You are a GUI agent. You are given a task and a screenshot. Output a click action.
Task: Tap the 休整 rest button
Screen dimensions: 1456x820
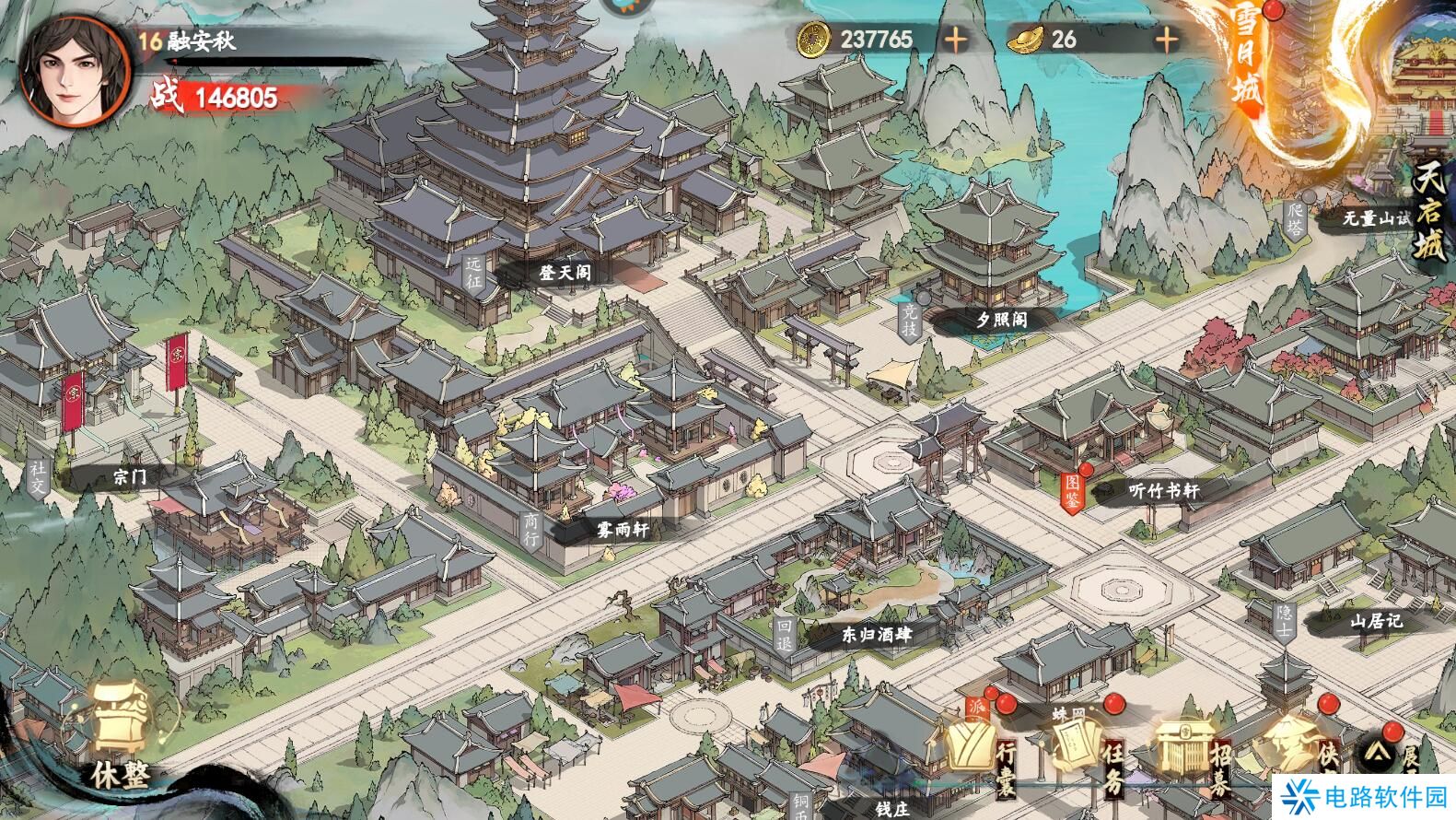[121, 737]
